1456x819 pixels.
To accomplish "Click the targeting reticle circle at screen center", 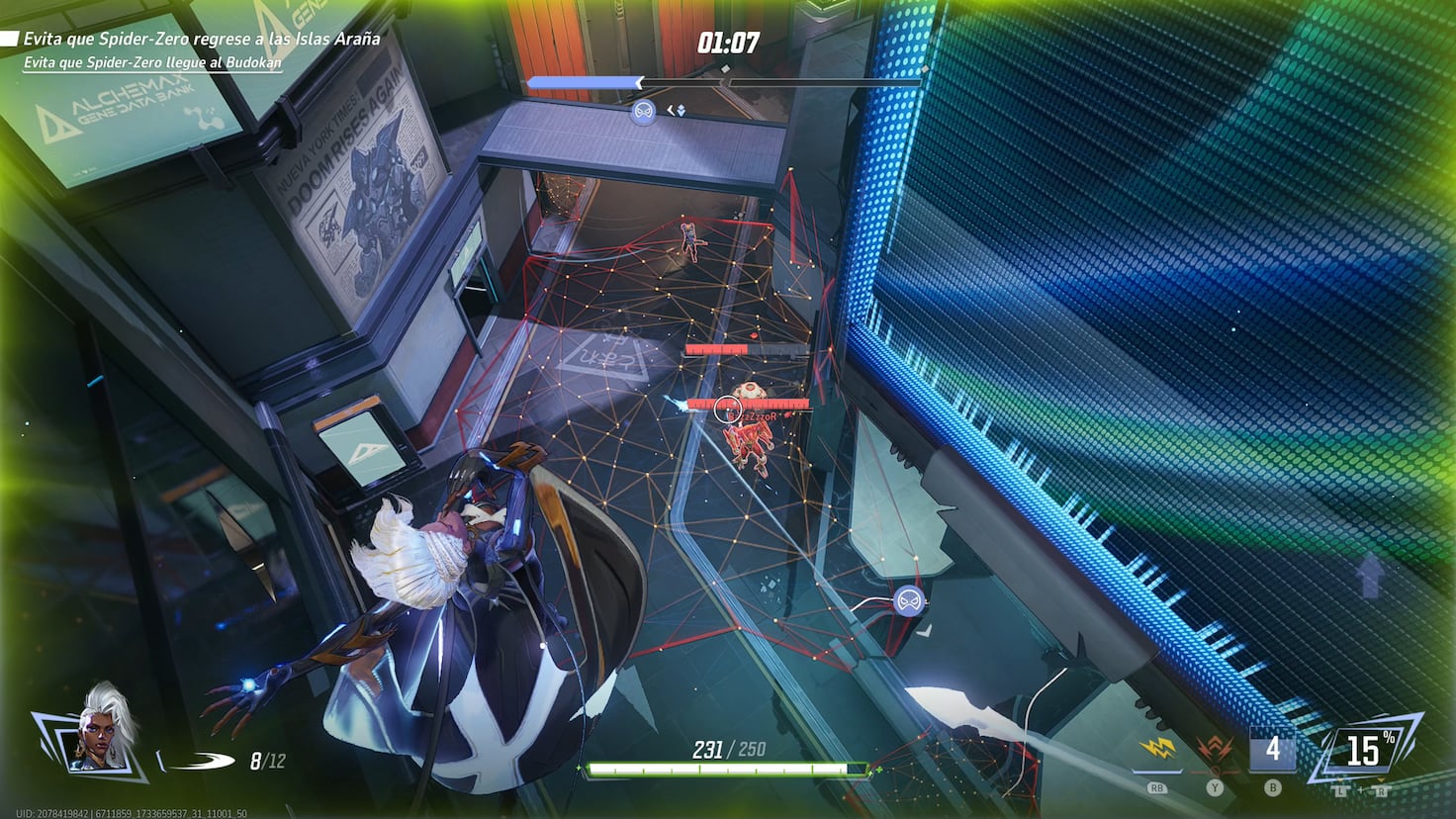I will 727,407.
